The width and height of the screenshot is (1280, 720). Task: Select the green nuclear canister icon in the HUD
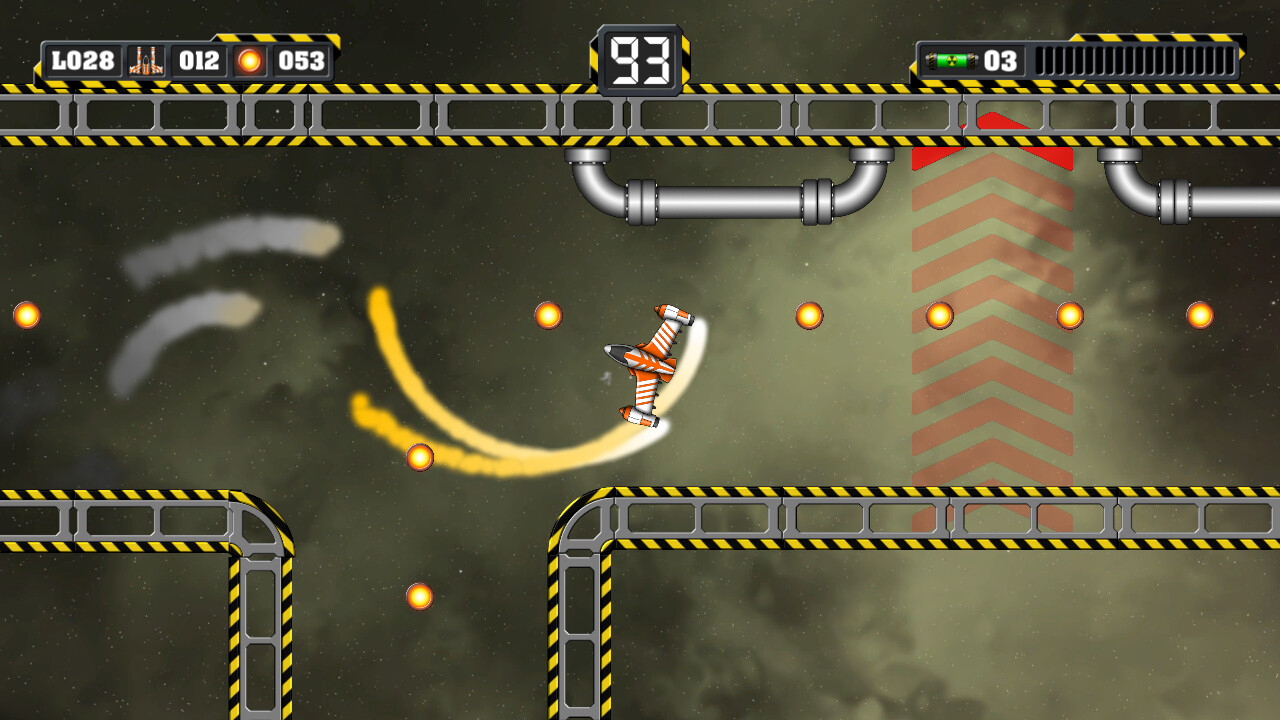[x=952, y=60]
